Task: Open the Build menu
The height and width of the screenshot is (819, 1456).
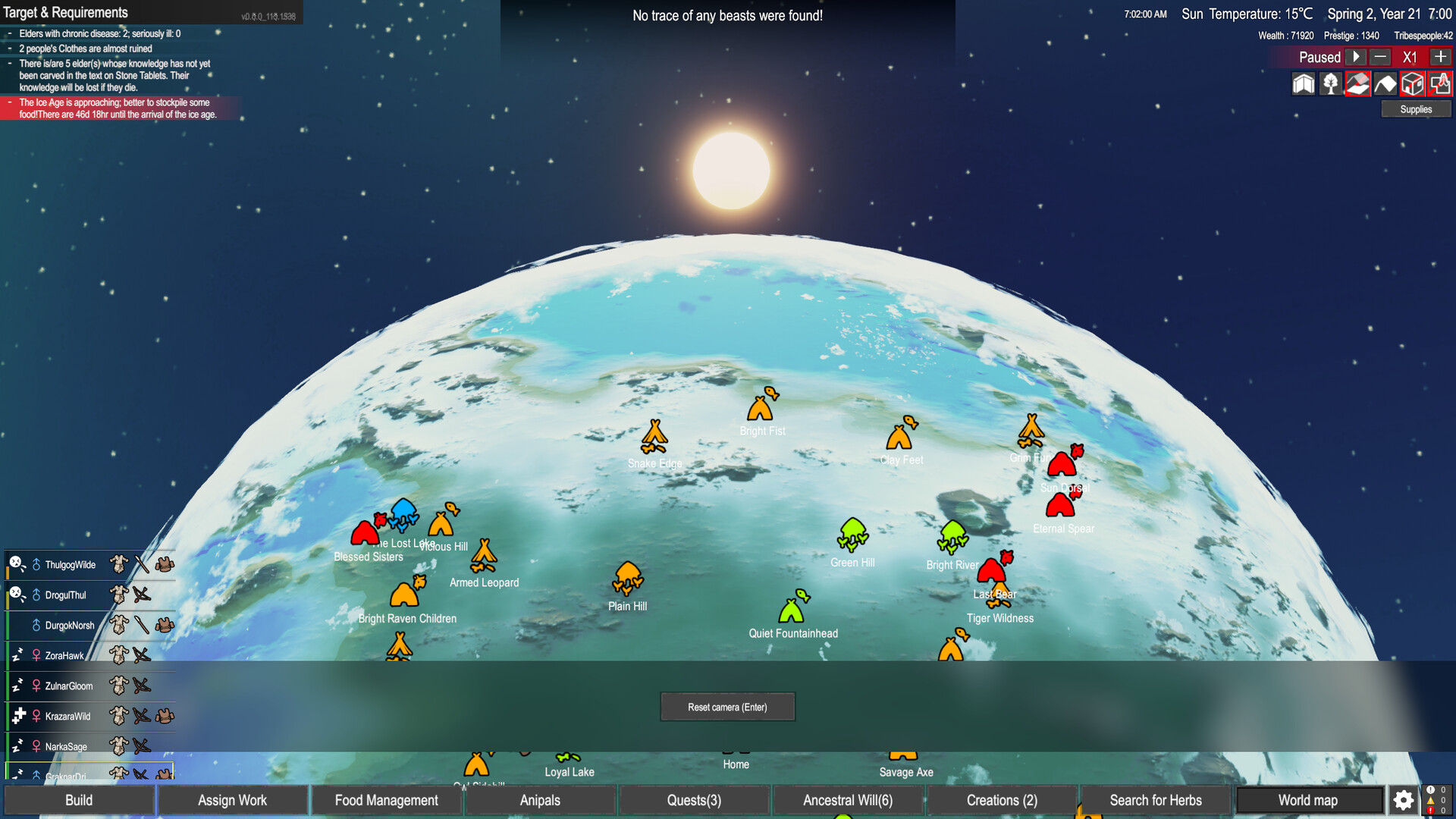Action: [79, 800]
